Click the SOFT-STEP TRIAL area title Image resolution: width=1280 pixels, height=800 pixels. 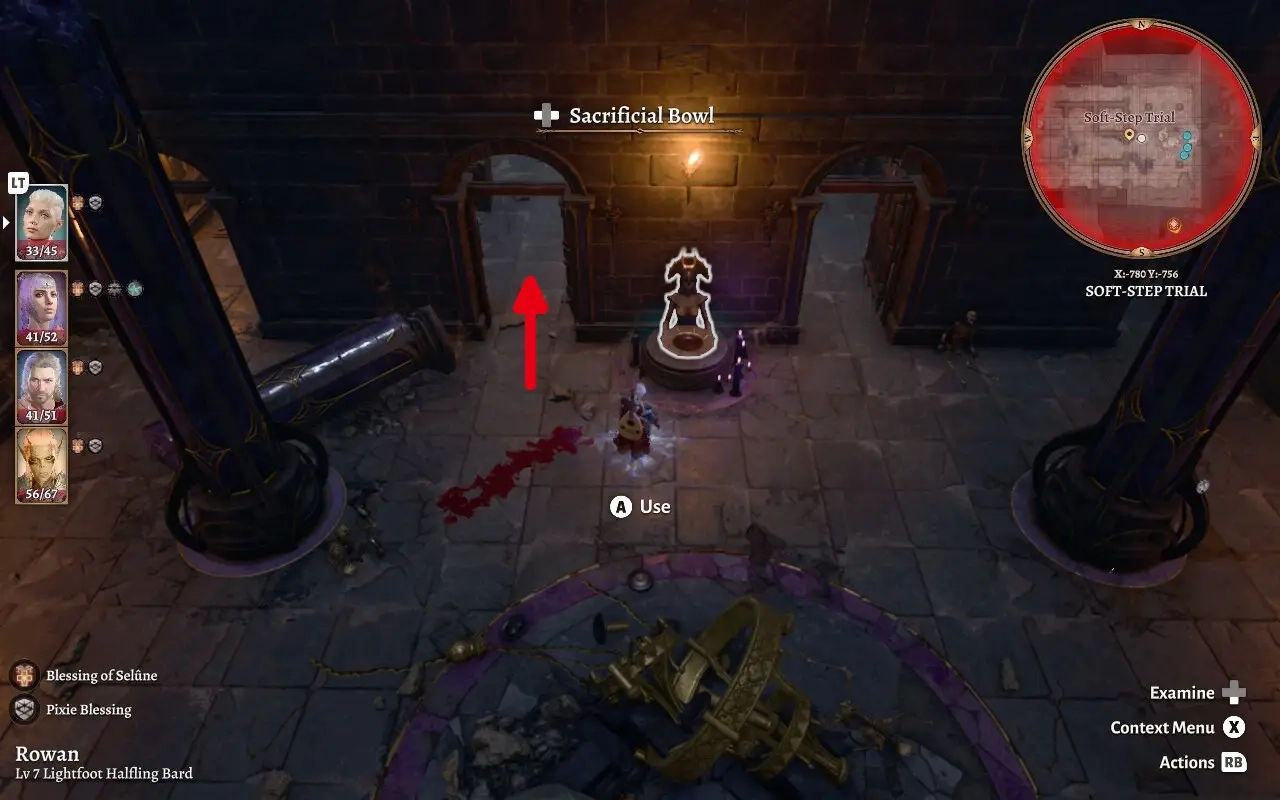[x=1146, y=291]
